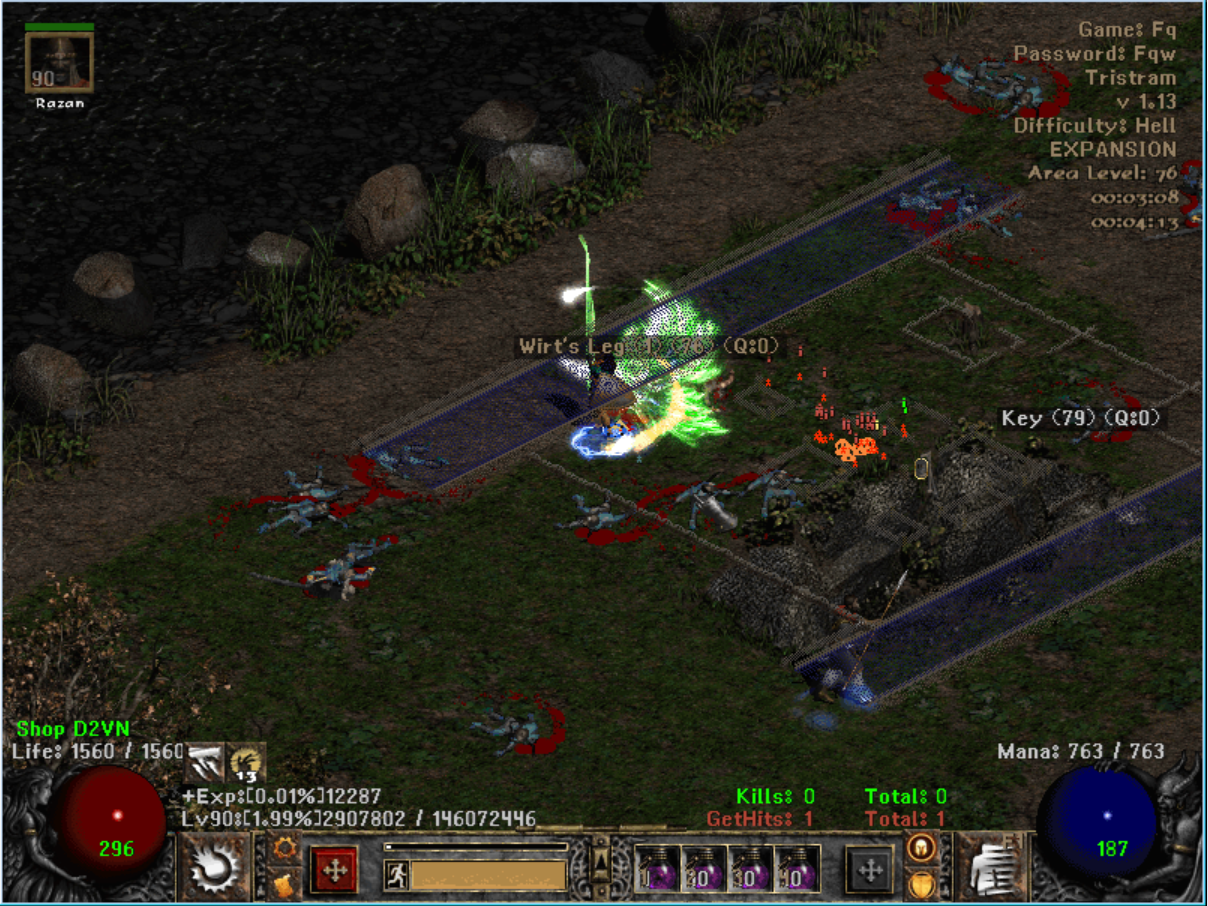Click the orange helmet icon
1208x906 pixels.
(921, 848)
